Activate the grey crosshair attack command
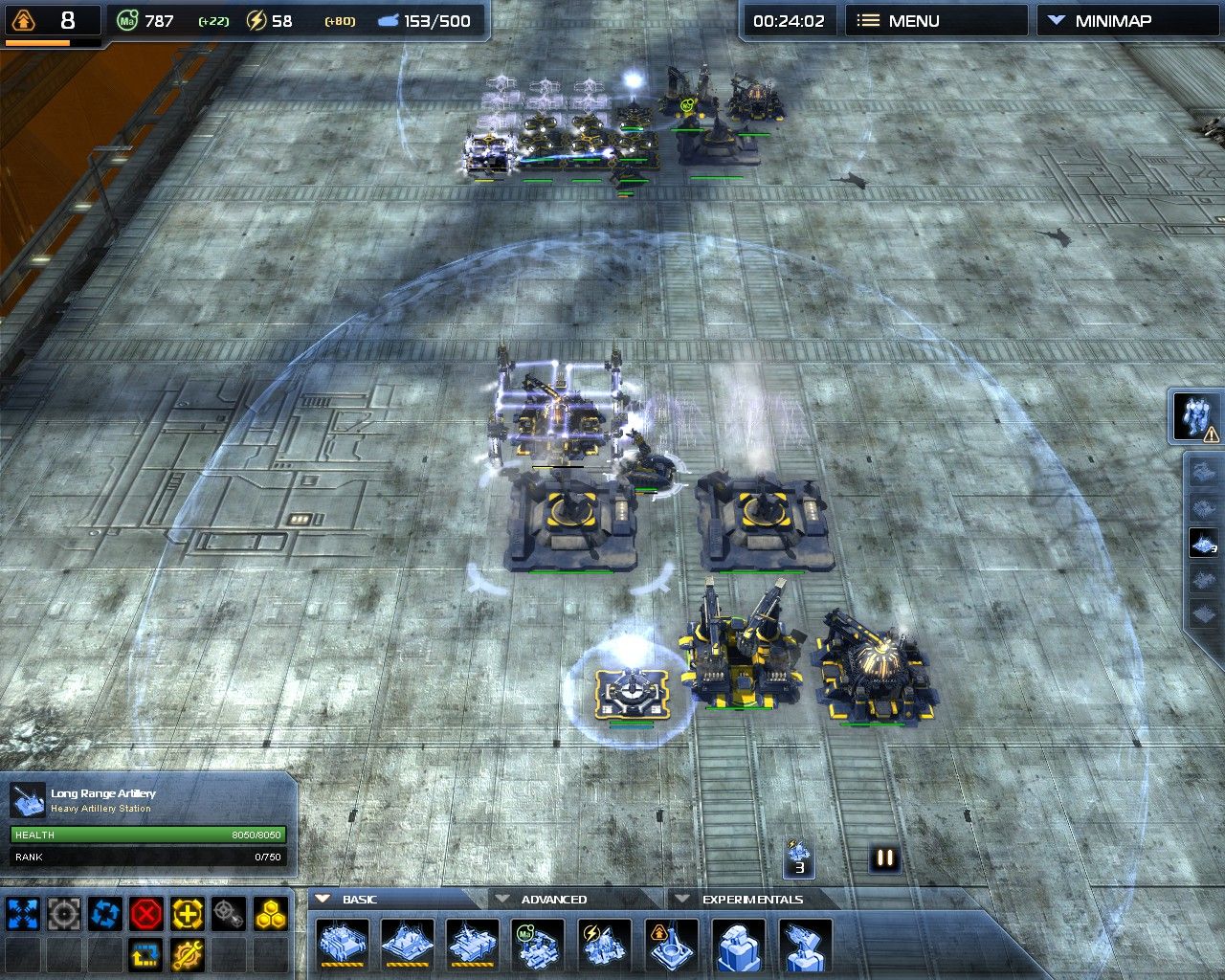The image size is (1225, 980). [x=64, y=915]
